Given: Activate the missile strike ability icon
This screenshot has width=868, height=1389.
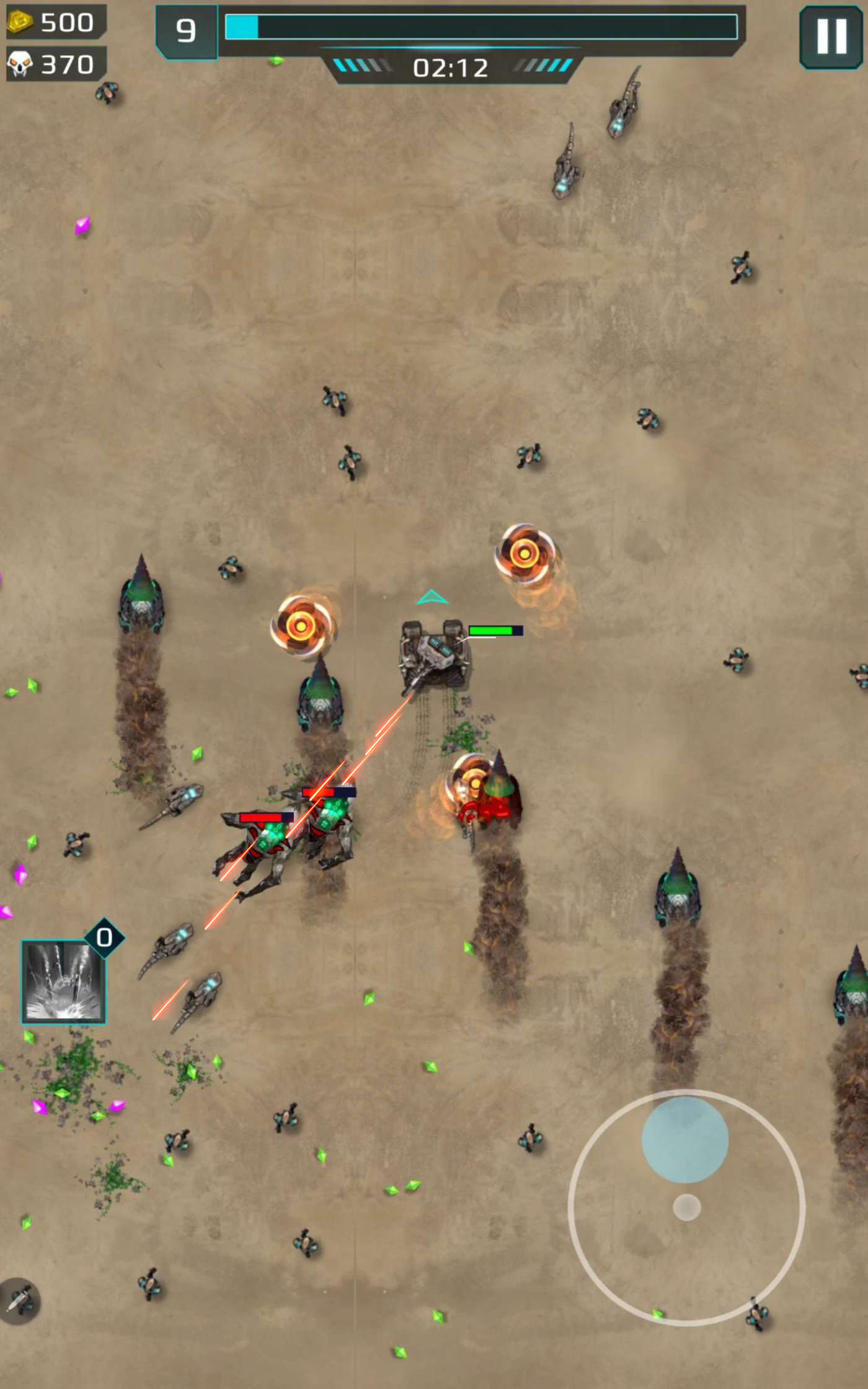Looking at the screenshot, I should click(63, 981).
